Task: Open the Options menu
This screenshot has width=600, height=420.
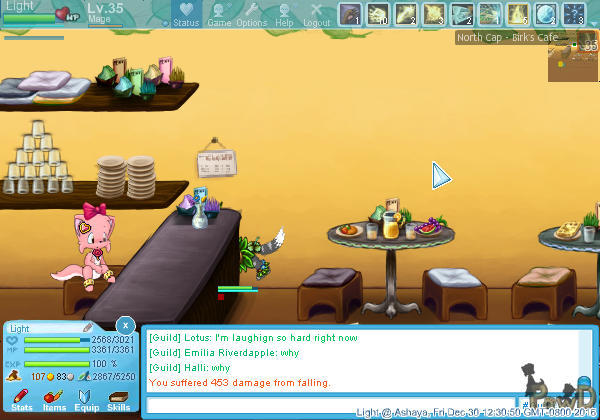Action: [x=251, y=14]
